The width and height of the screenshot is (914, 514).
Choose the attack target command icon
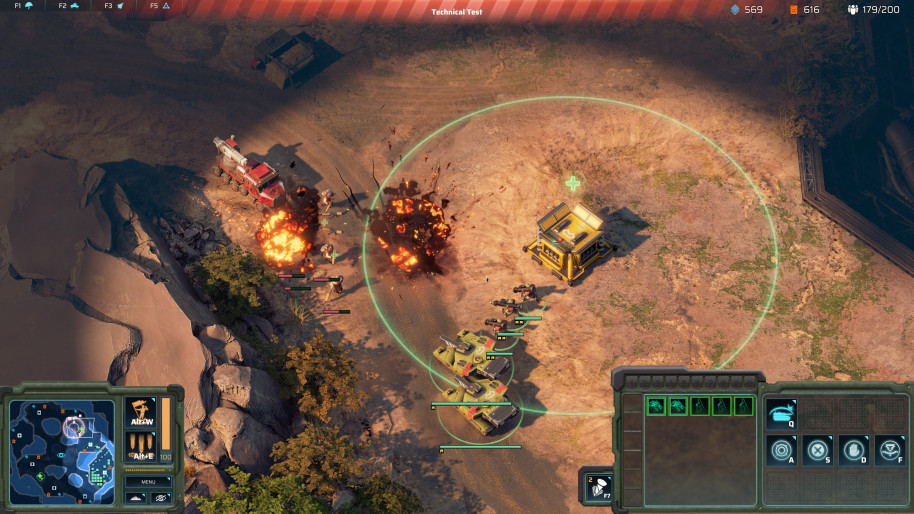coord(781,450)
